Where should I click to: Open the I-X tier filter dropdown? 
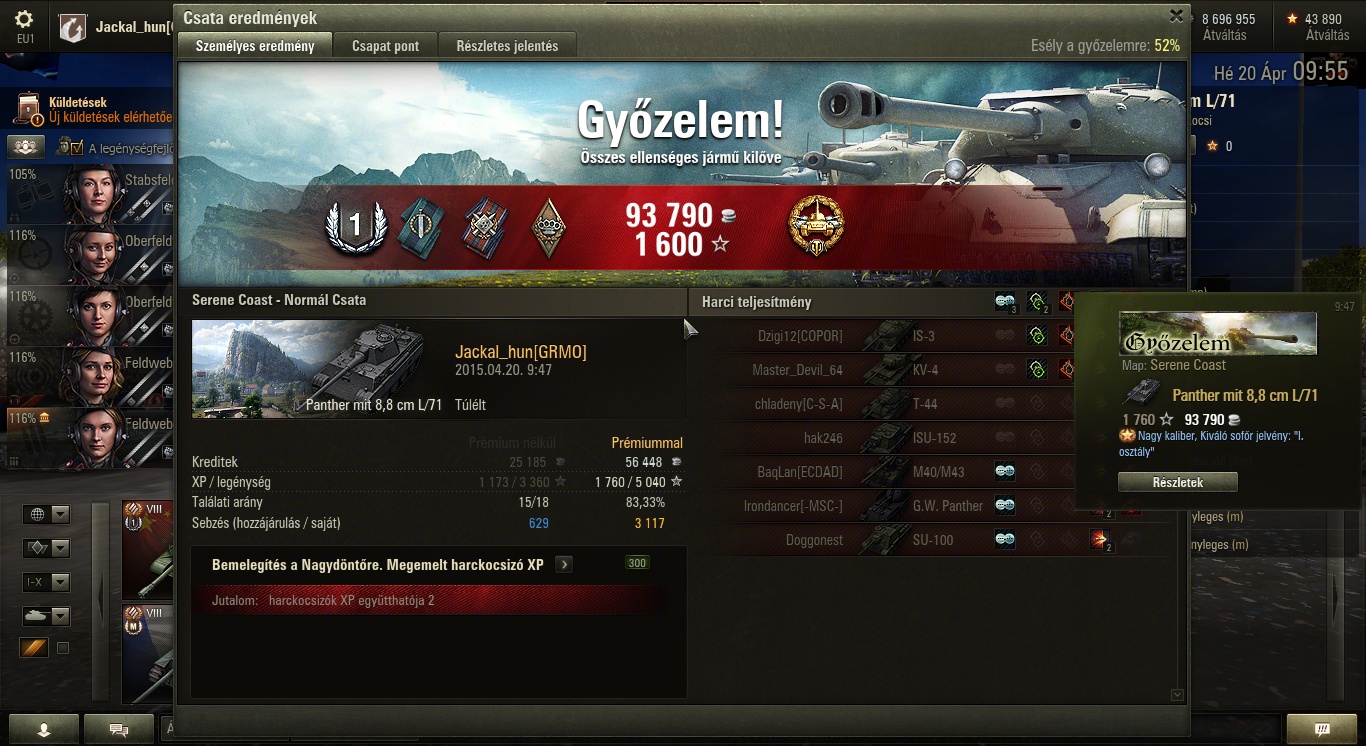tap(47, 582)
